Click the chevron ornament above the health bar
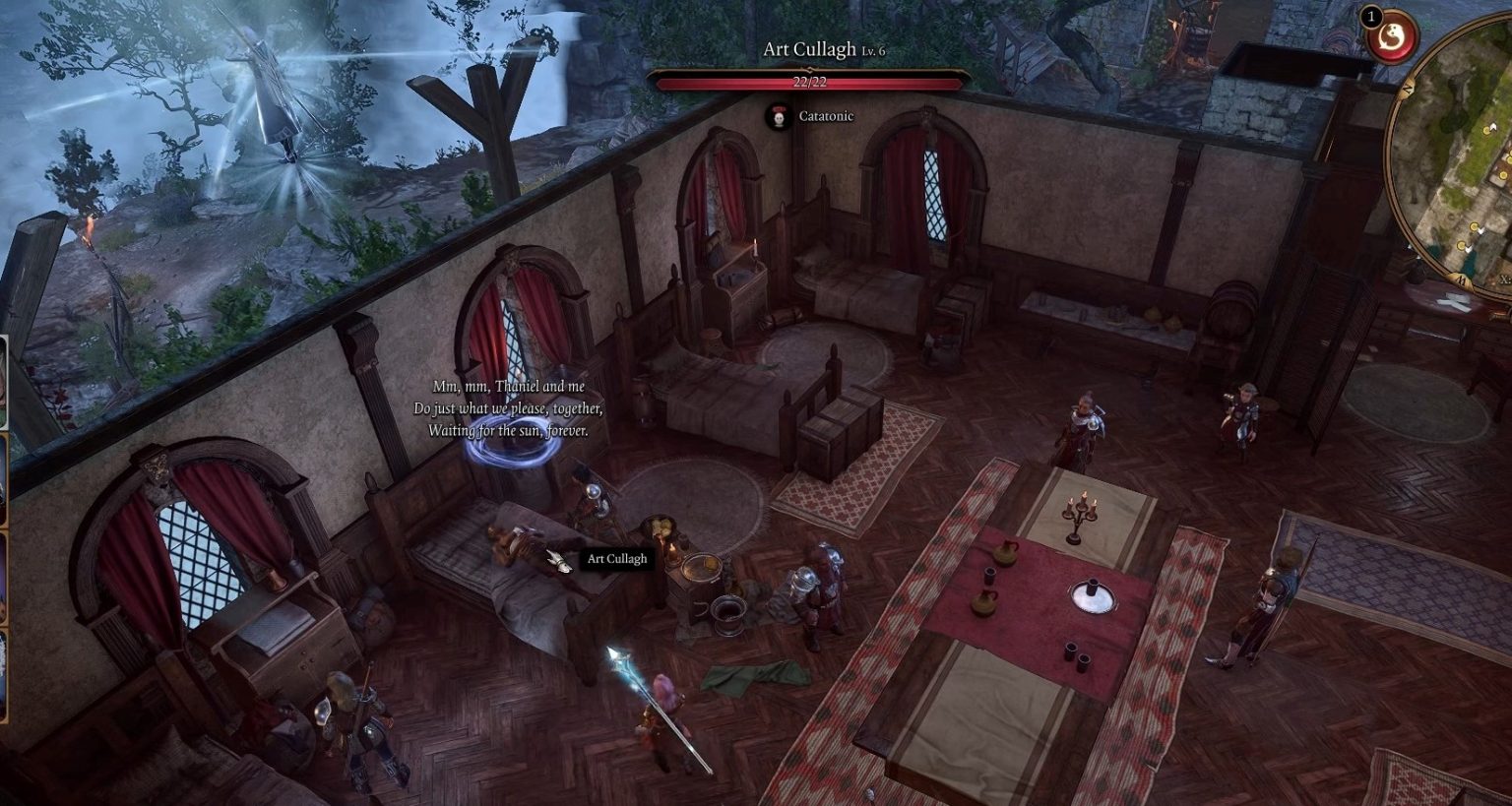1512x806 pixels. (x=809, y=68)
